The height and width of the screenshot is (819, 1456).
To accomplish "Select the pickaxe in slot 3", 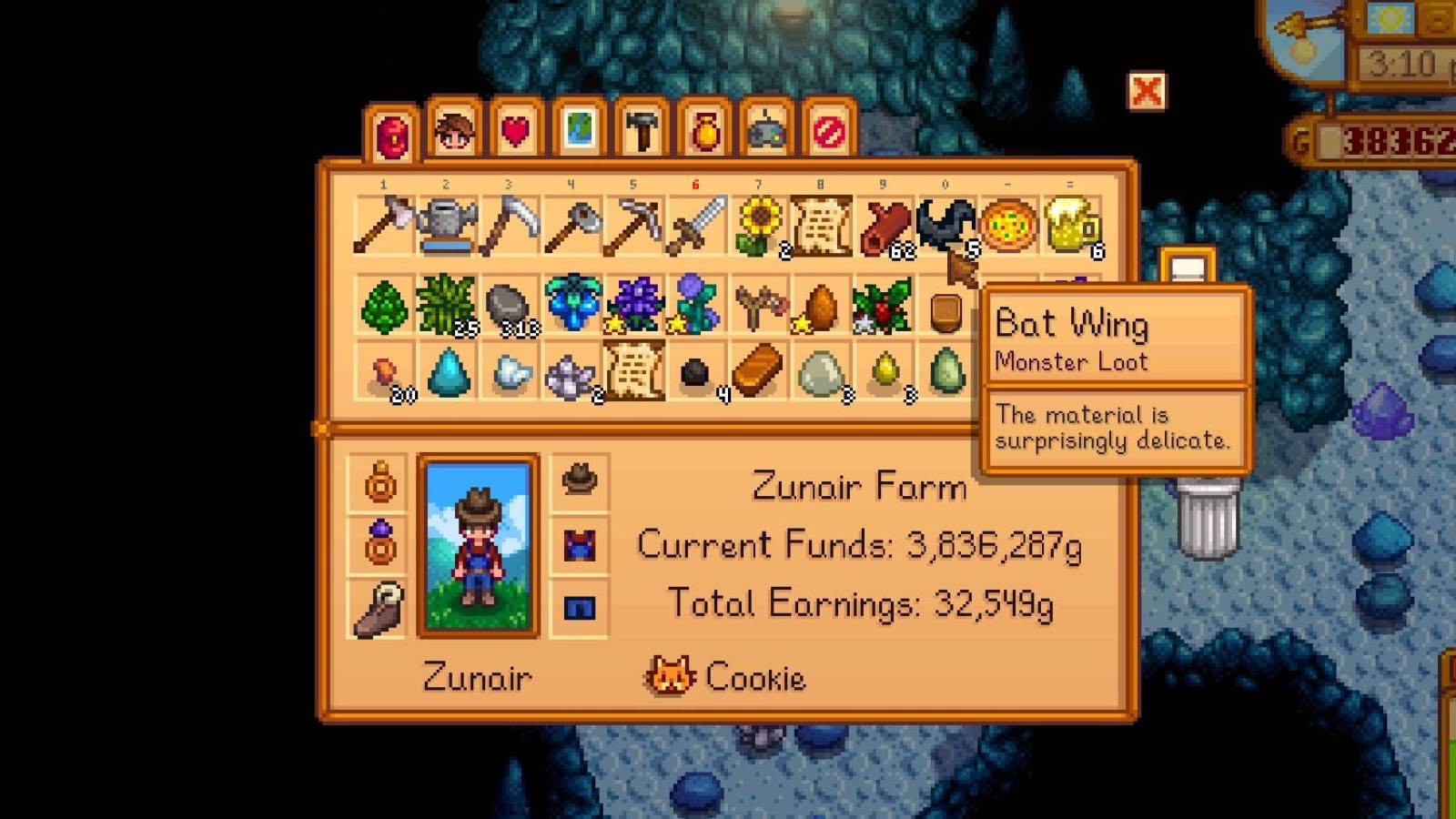I will pyautogui.click(x=510, y=223).
